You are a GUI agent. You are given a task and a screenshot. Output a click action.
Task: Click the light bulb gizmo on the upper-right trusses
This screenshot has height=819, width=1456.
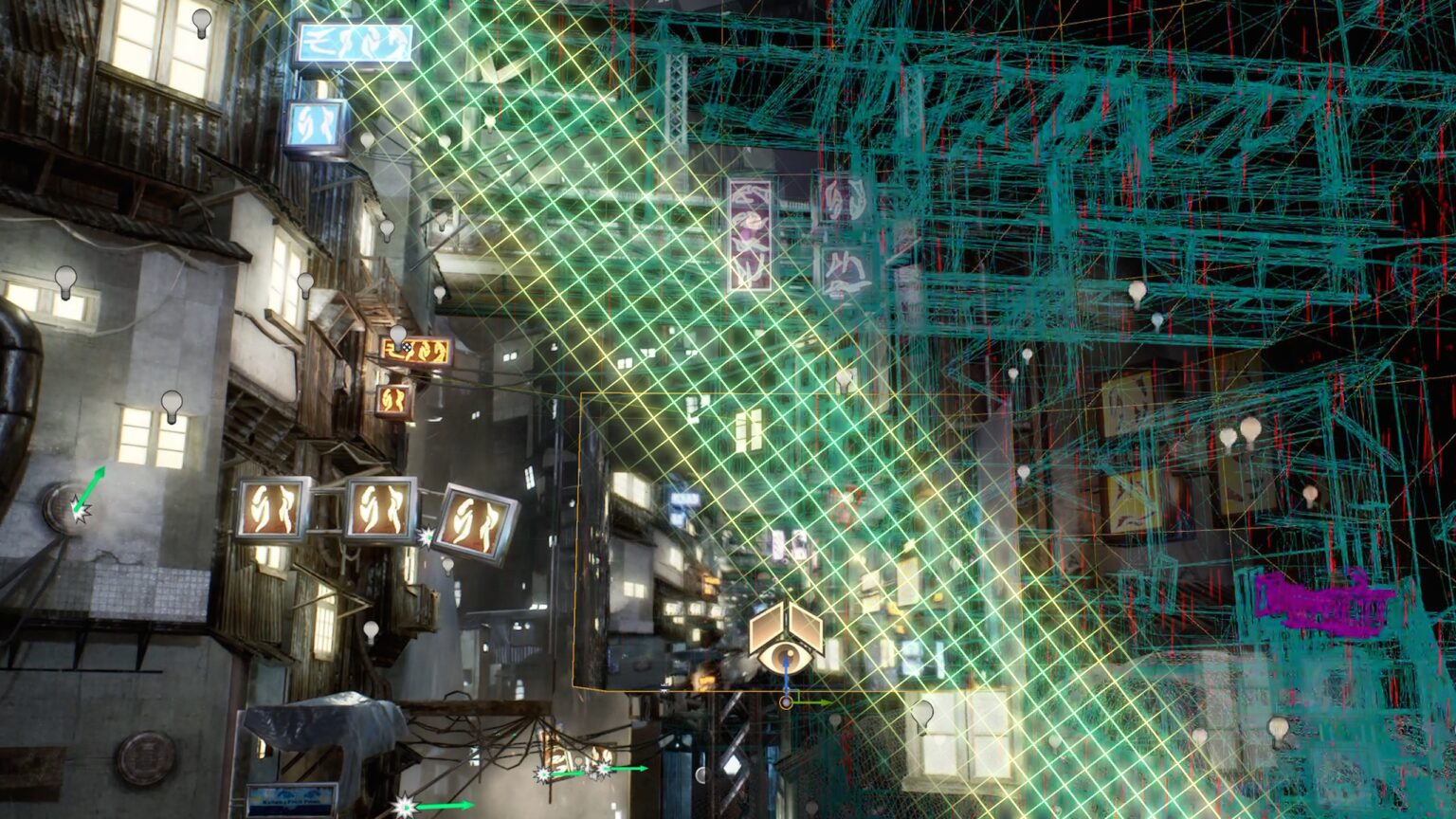pos(1136,291)
